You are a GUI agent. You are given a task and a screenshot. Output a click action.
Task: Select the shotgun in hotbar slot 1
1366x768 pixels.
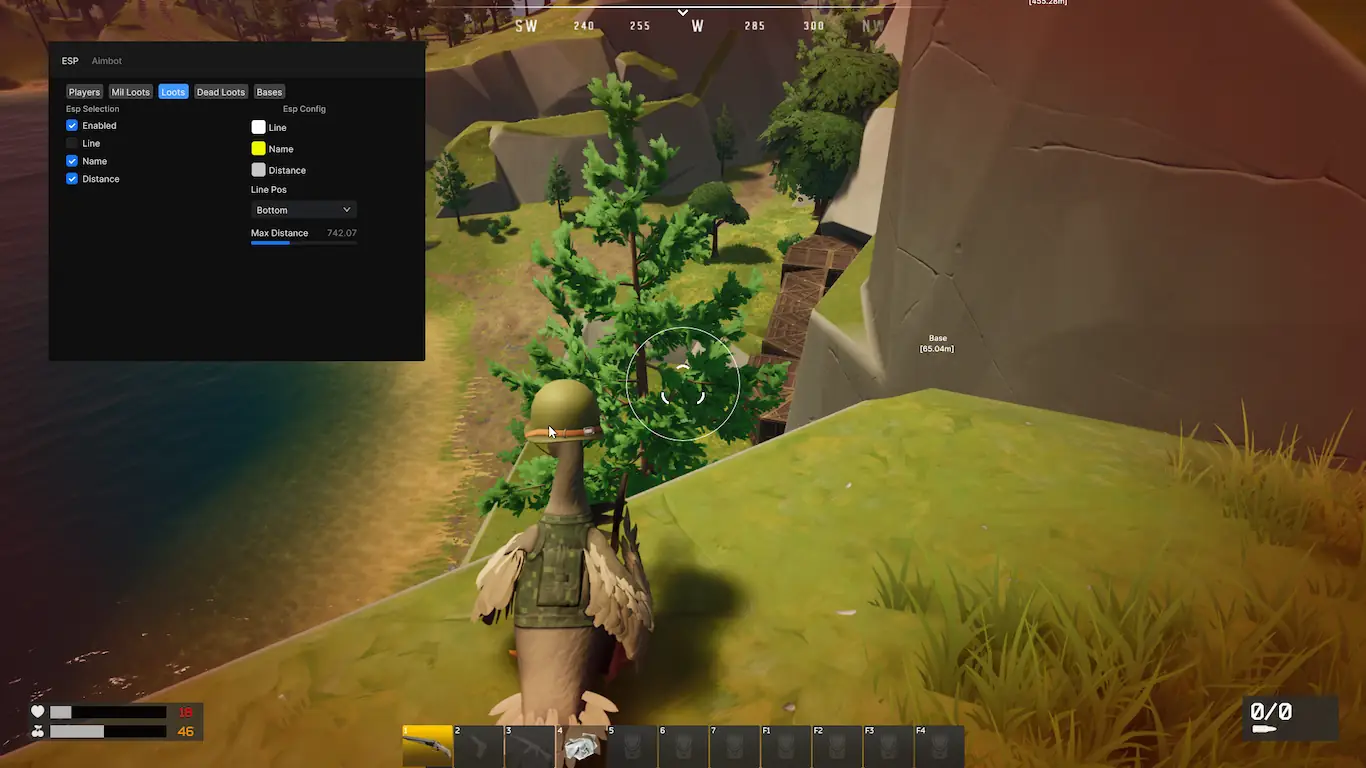[x=427, y=746]
